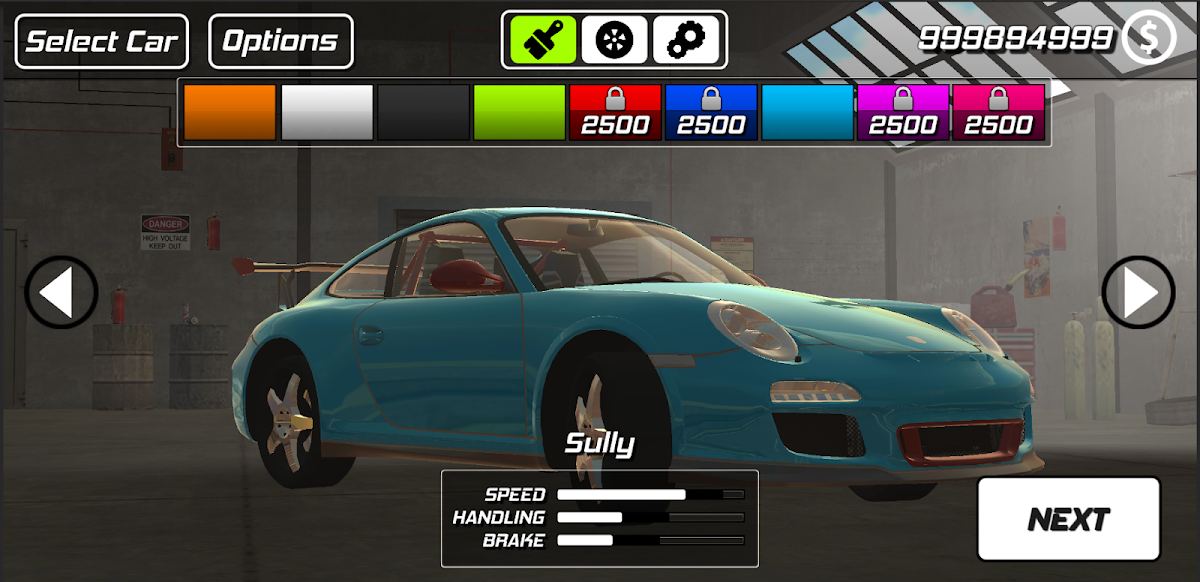
Task: Click the NEXT button
Action: pyautogui.click(x=1068, y=519)
